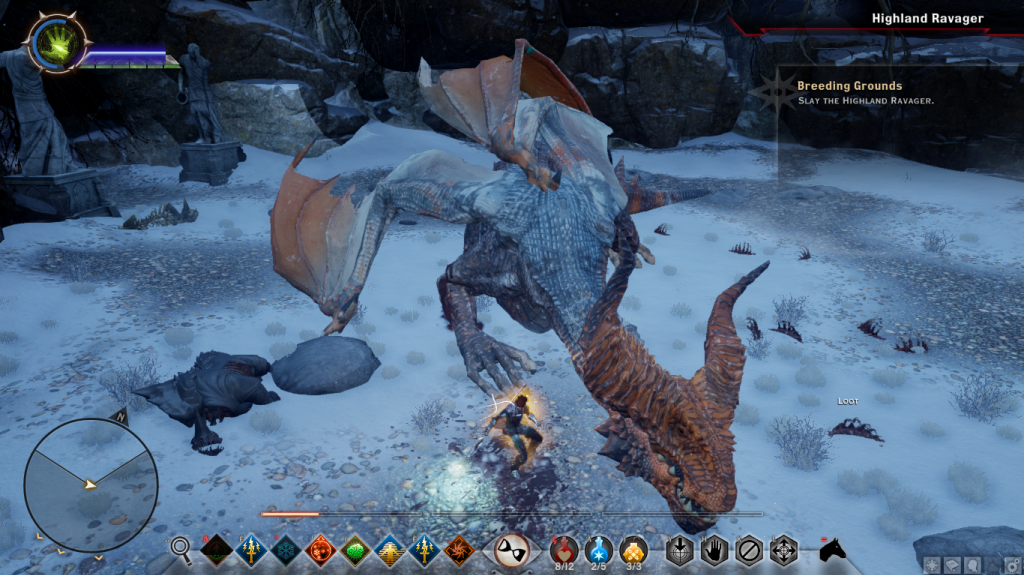Activate the four-arrow move command
Viewport: 1024px width, 575px height.
pos(783,549)
